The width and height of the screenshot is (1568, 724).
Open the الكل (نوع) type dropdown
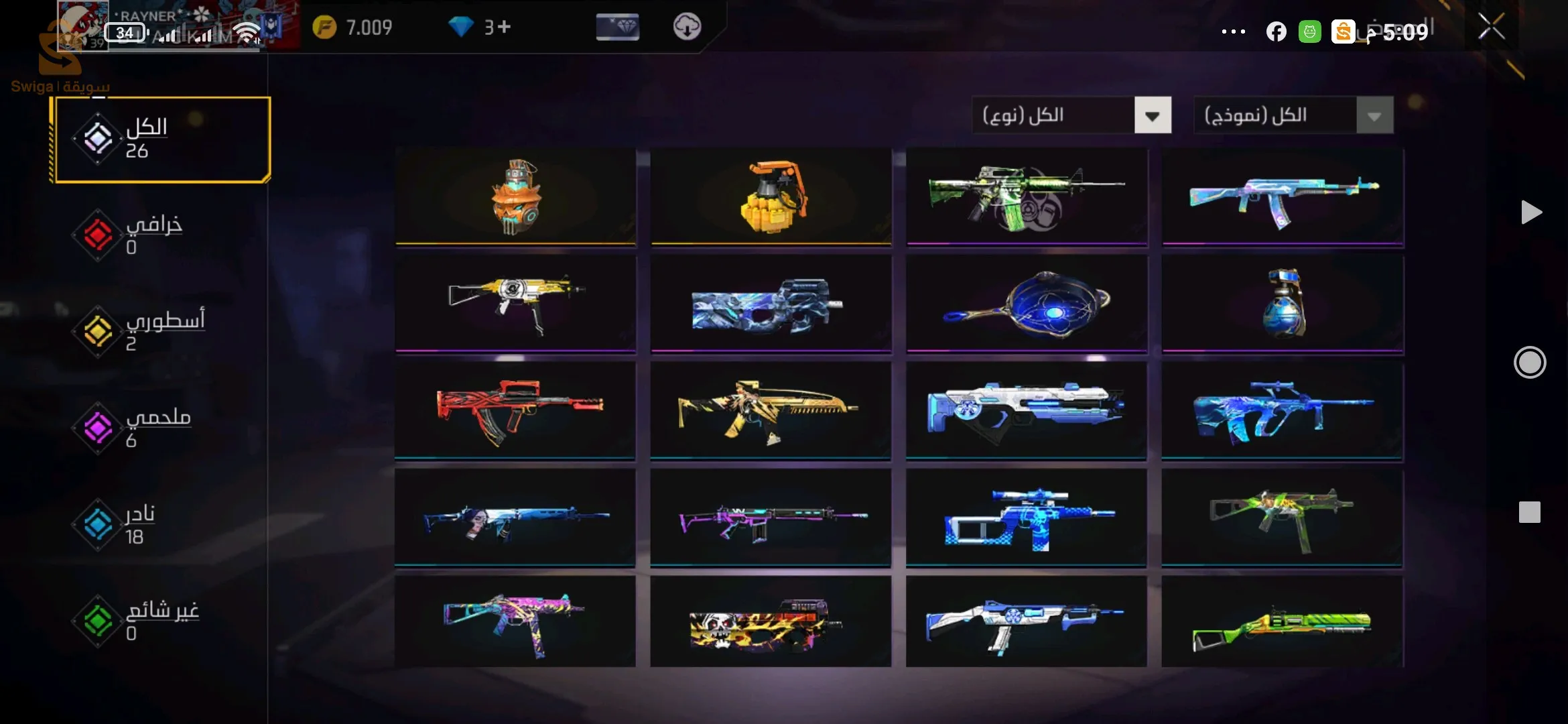tap(1071, 115)
